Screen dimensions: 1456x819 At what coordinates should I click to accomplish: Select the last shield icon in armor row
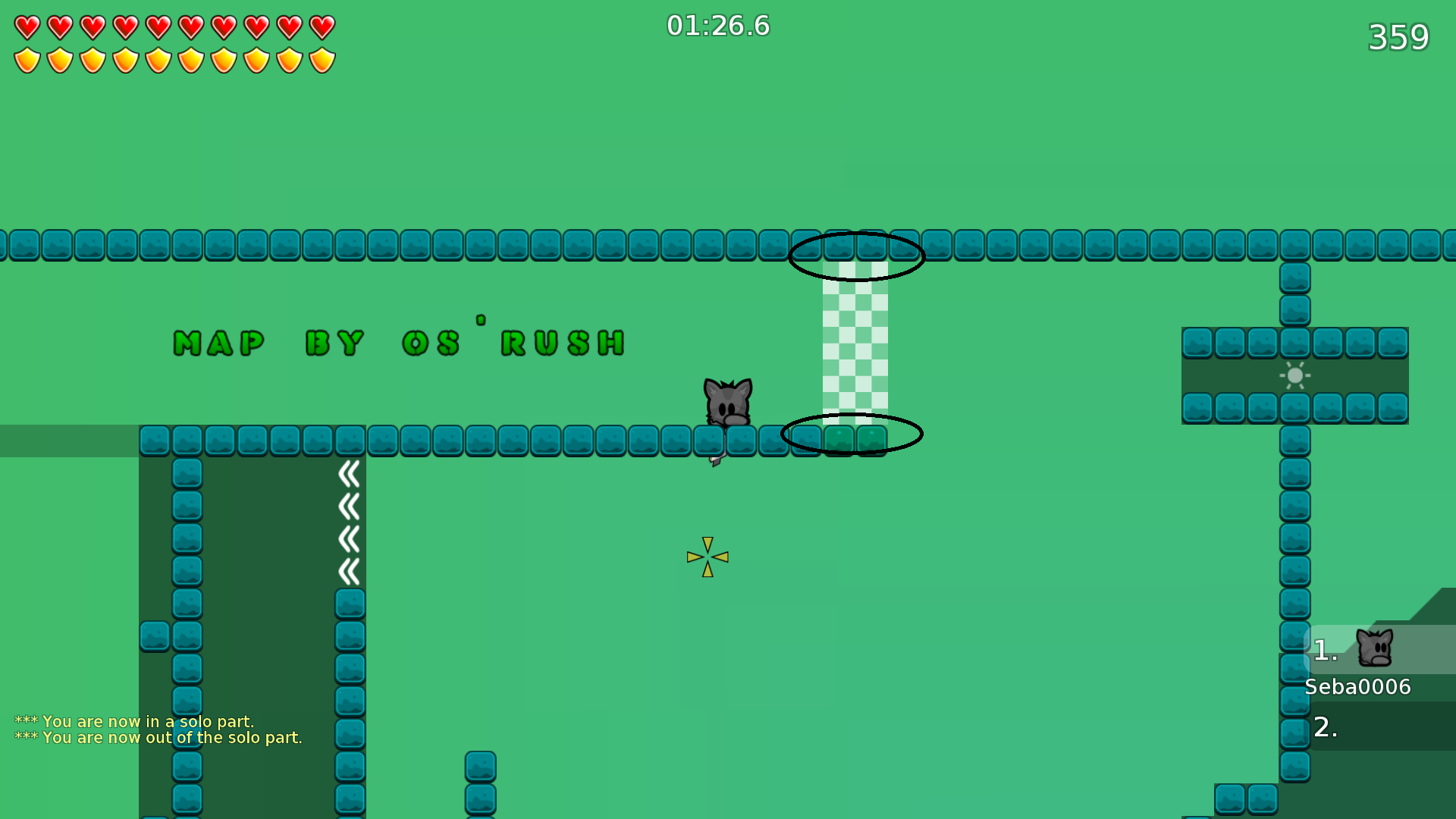coord(322,59)
